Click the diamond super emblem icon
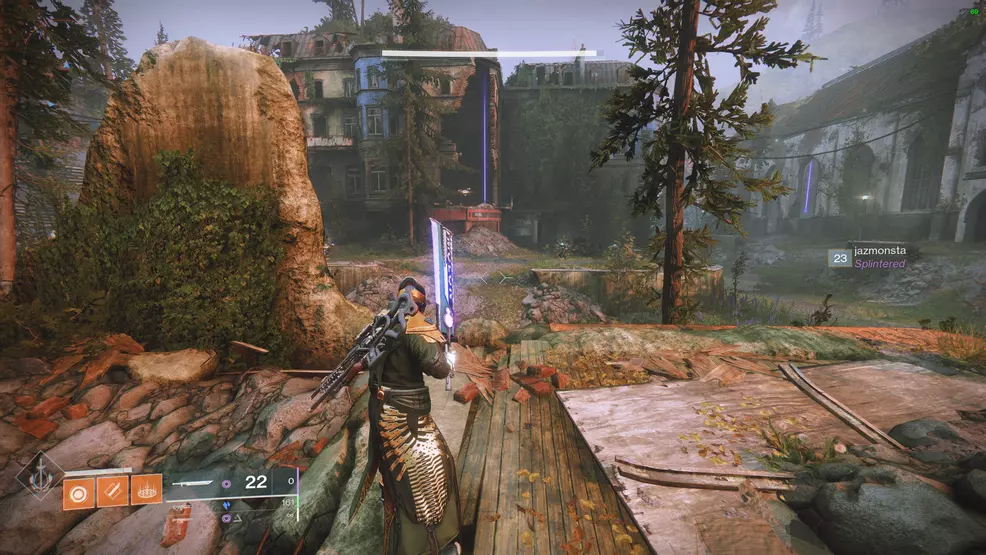The height and width of the screenshot is (555, 986). coord(40,476)
